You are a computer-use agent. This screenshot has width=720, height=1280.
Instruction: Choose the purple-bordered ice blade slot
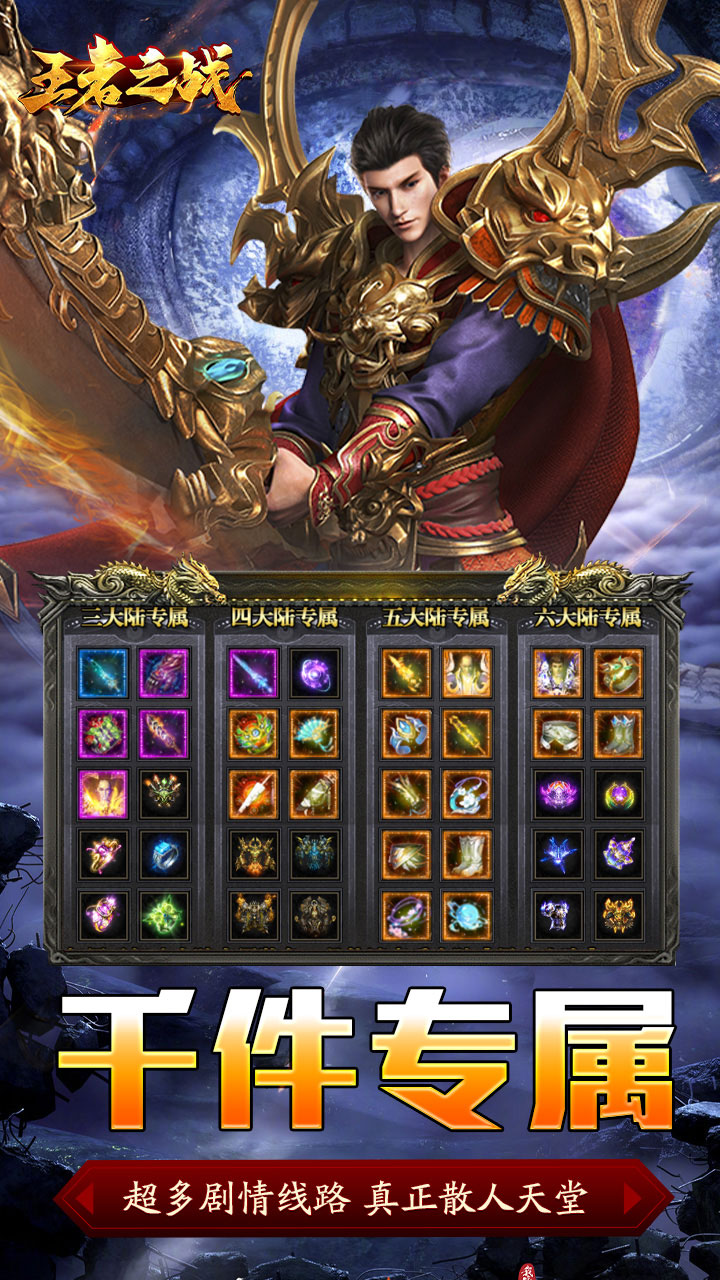pyautogui.click(x=254, y=673)
